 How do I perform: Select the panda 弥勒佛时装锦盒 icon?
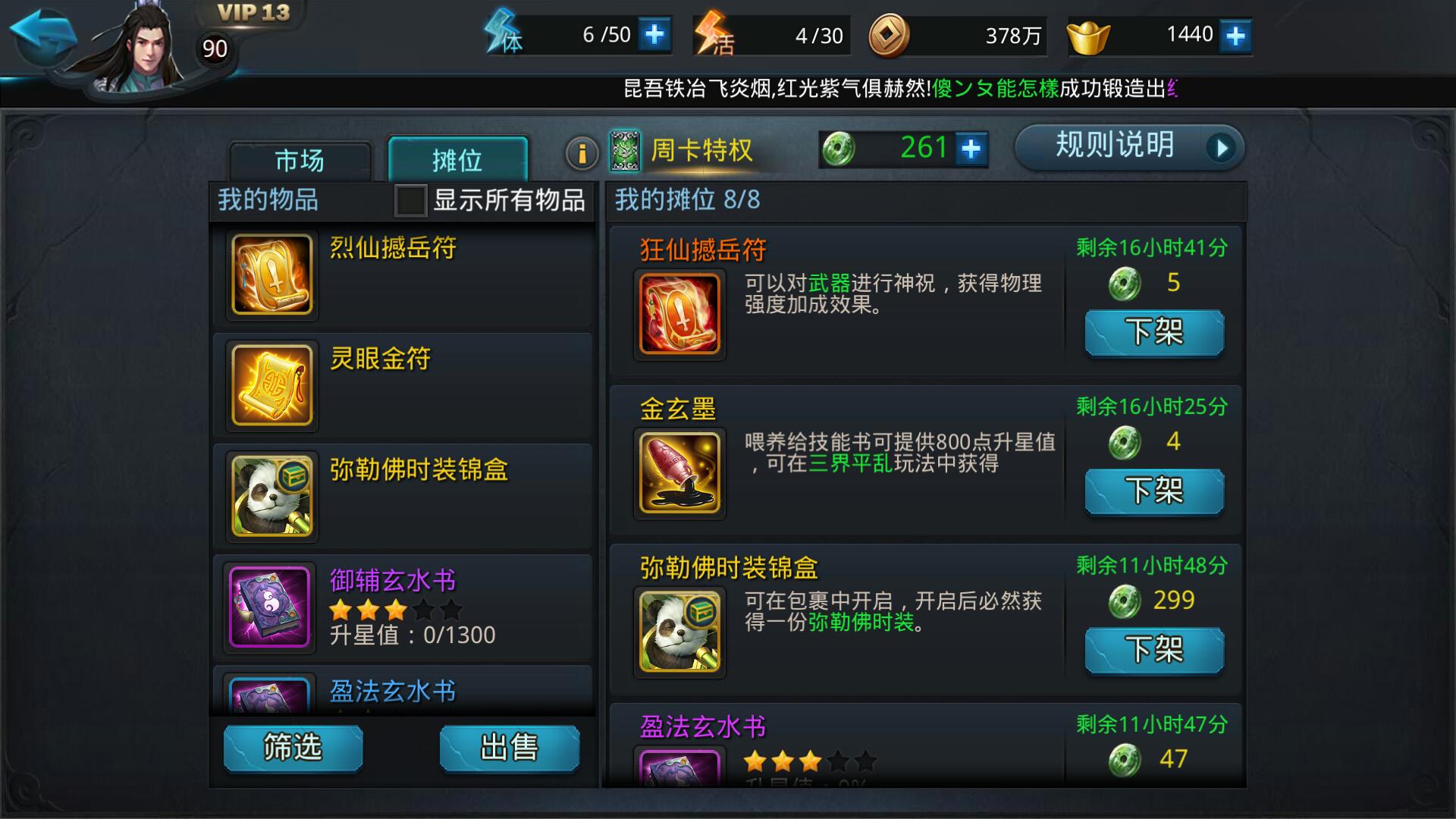(270, 495)
